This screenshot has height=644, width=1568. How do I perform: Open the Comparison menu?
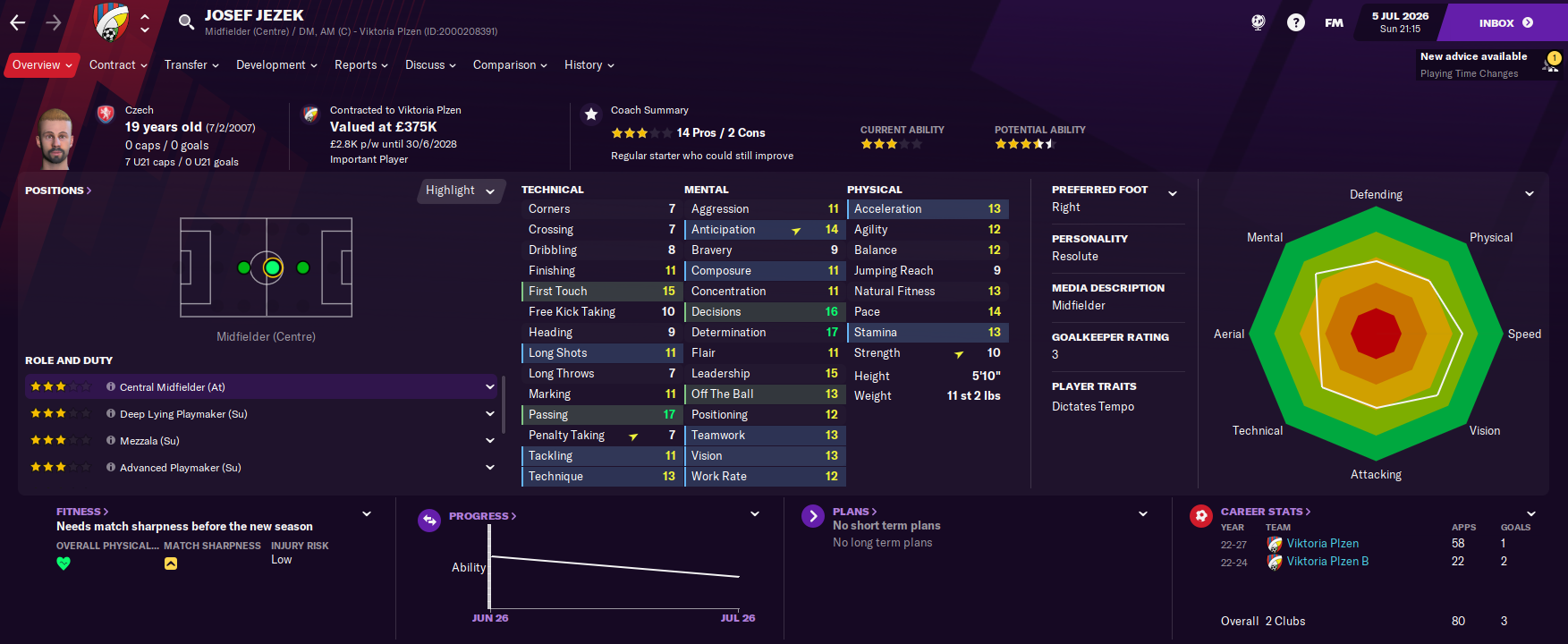510,65
